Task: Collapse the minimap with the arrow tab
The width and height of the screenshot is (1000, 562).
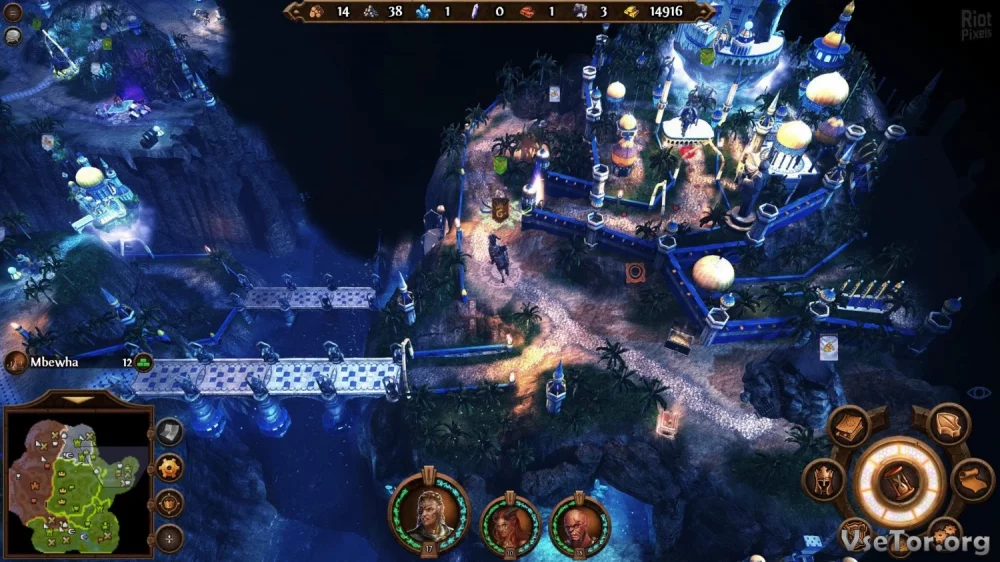Action: tap(77, 400)
